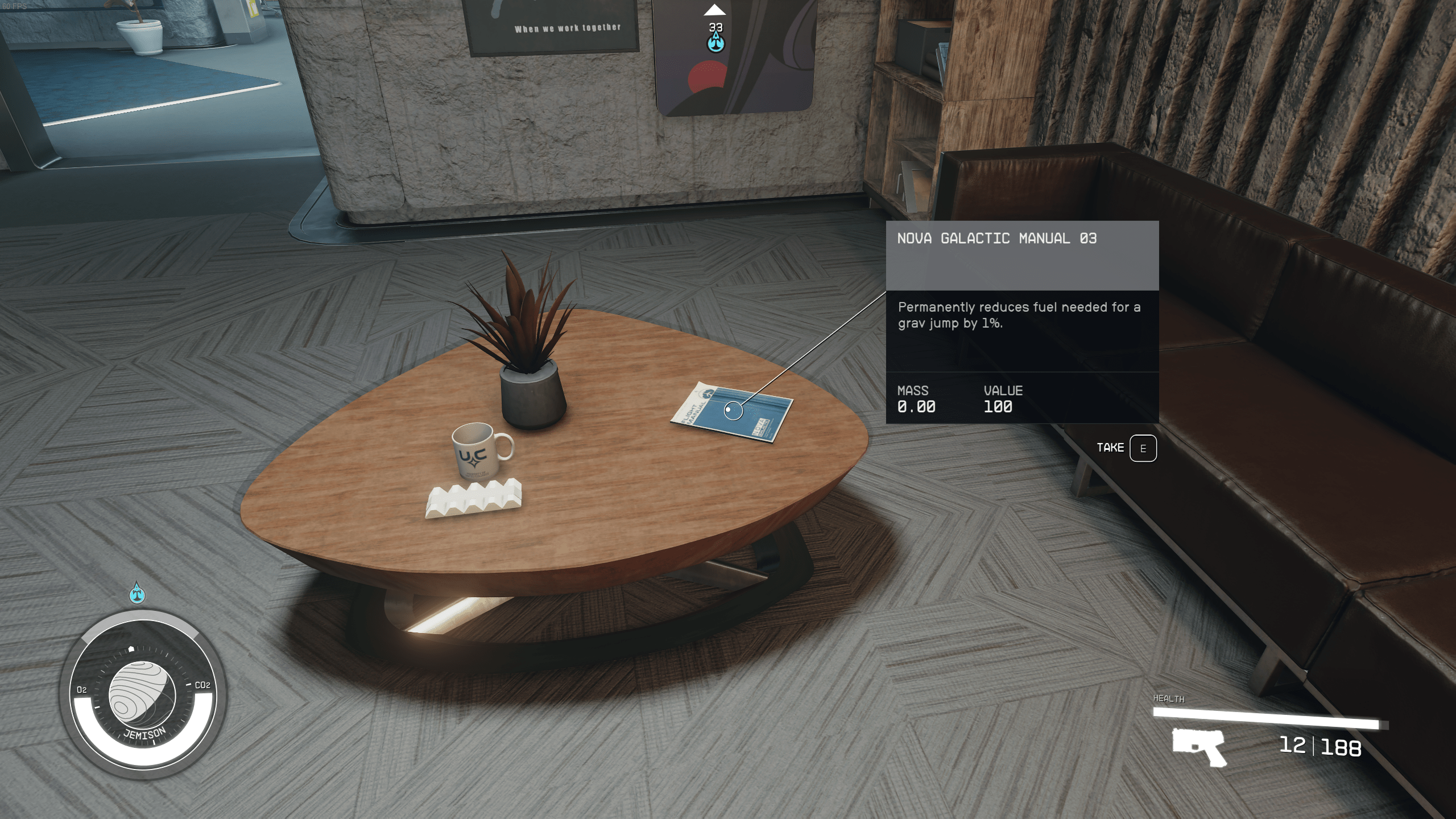1456x819 pixels.
Task: Click the equipped pistol weapon icon
Action: [1199, 747]
